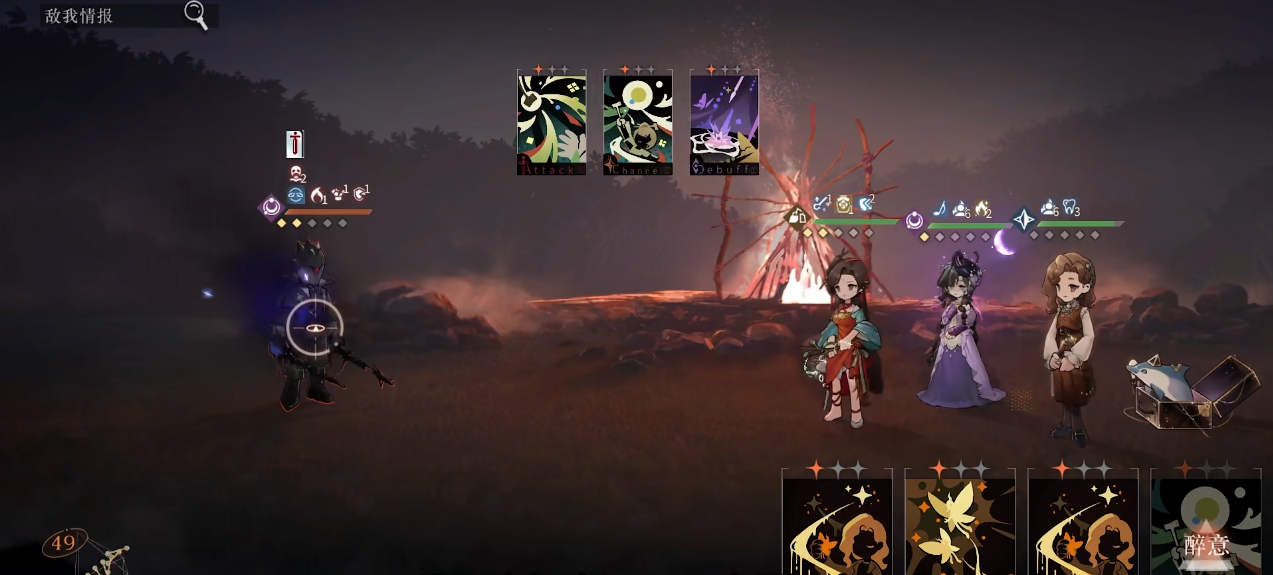
Task: Choose the Channel card with the moon
Action: pyautogui.click(x=637, y=123)
